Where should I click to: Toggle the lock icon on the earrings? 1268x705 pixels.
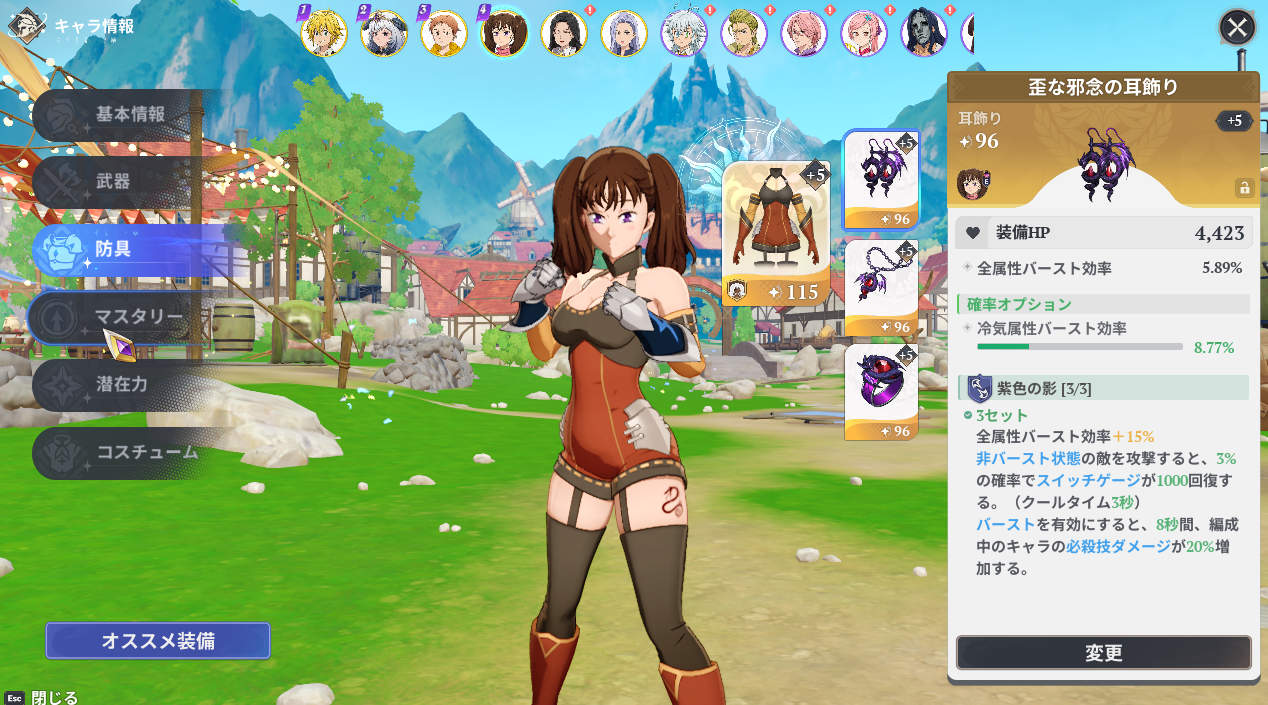[x=1244, y=187]
